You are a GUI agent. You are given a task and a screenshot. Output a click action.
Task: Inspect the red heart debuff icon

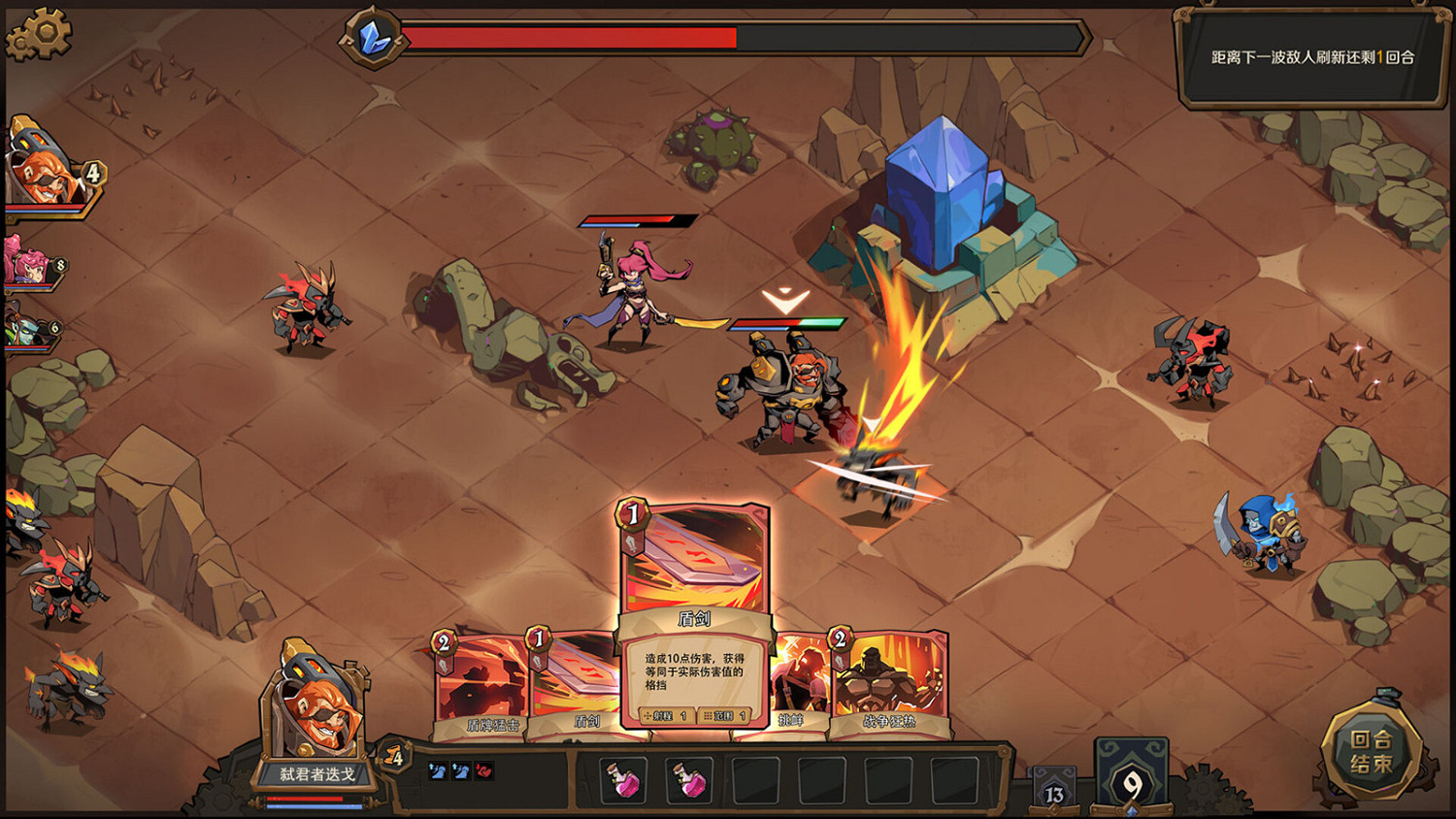pos(482,769)
